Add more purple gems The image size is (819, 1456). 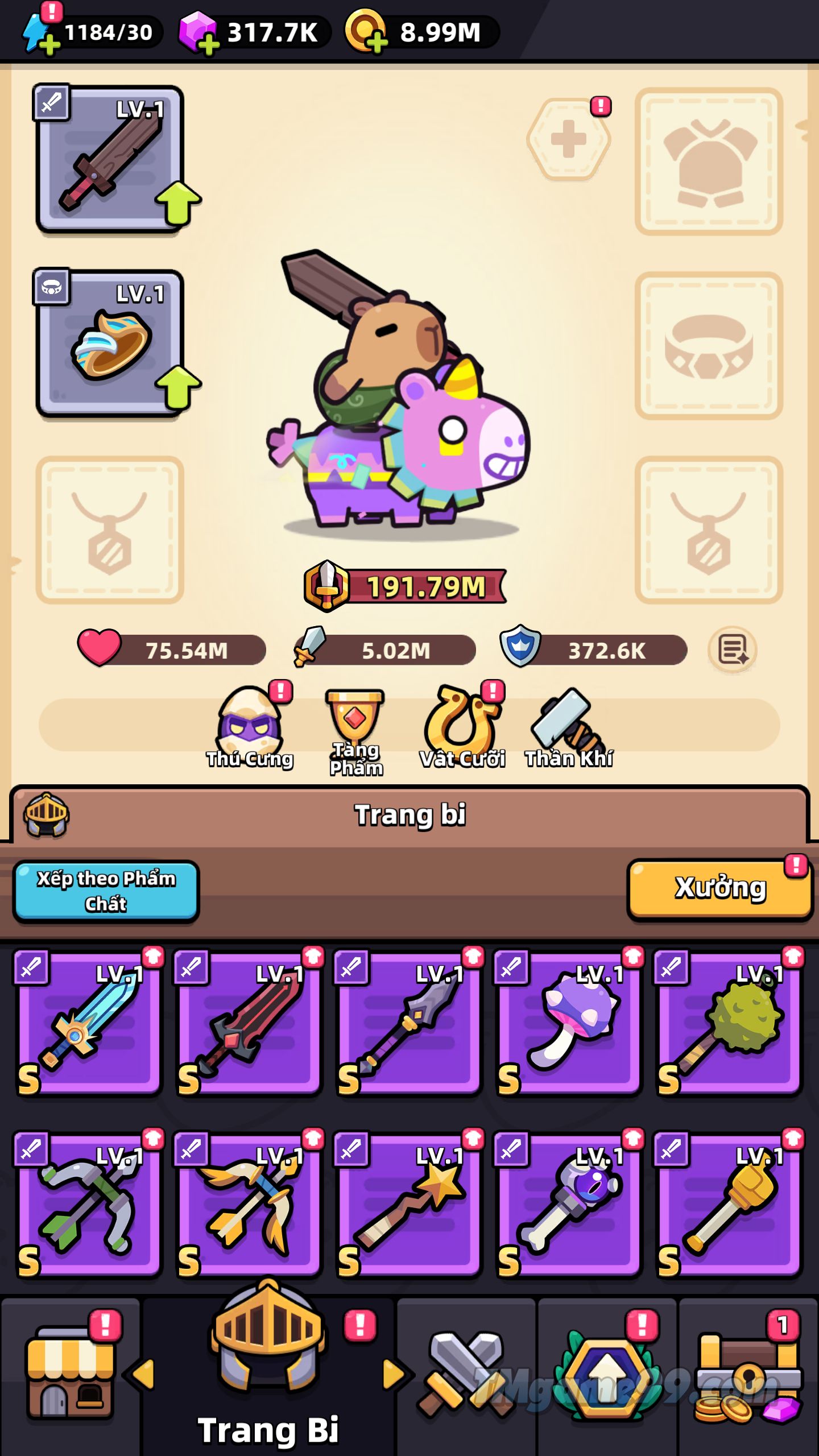[208, 44]
